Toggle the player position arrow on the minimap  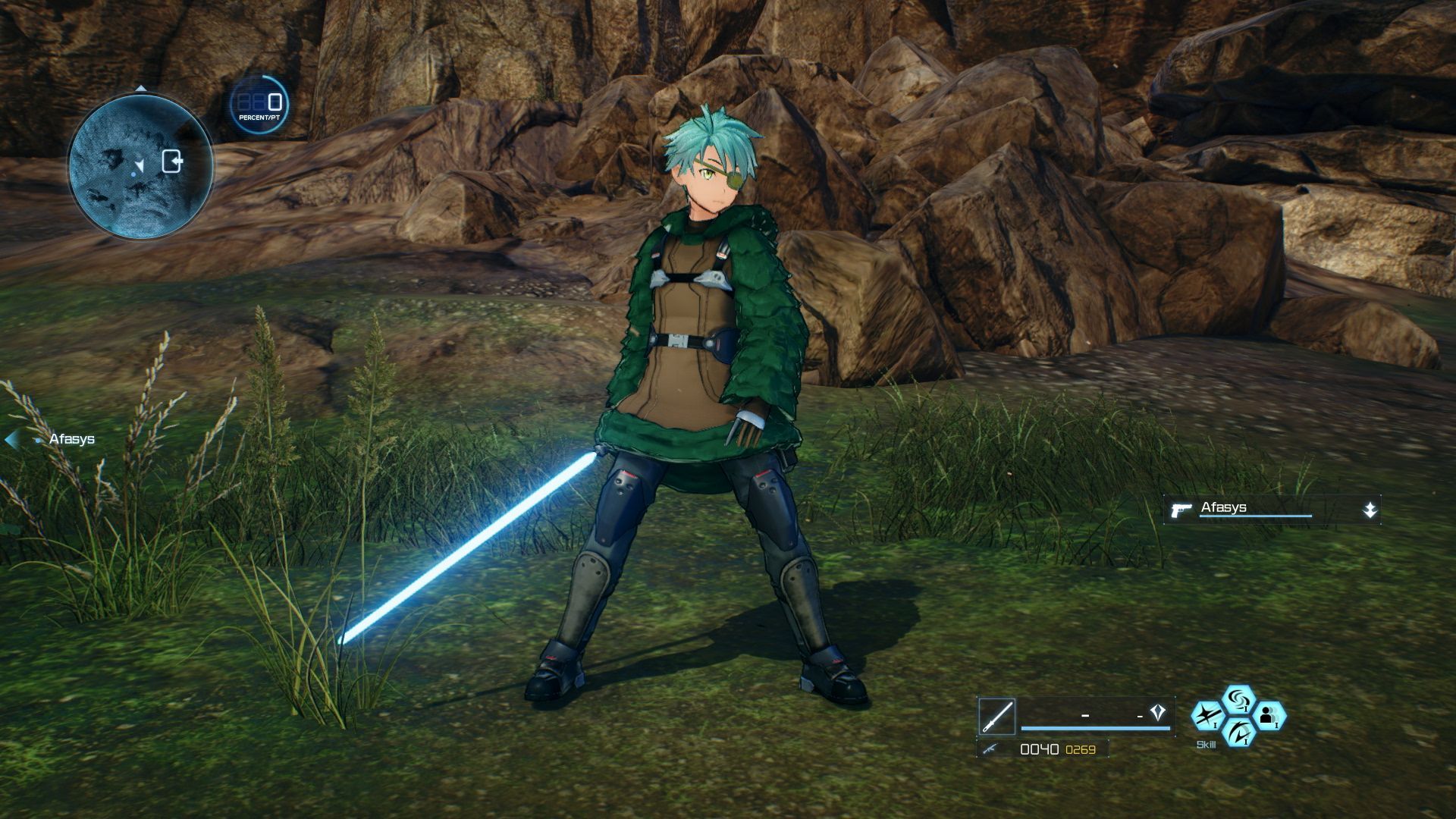point(140,165)
